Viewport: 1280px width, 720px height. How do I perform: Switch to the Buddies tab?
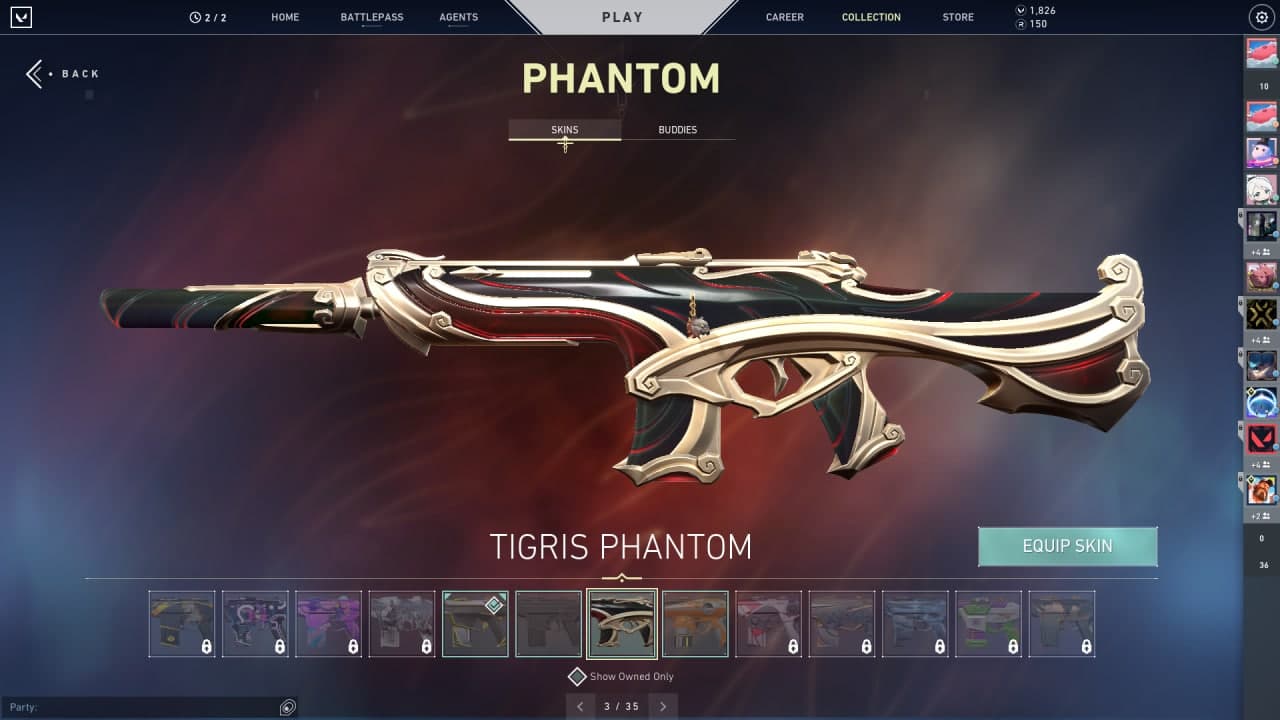tap(678, 129)
